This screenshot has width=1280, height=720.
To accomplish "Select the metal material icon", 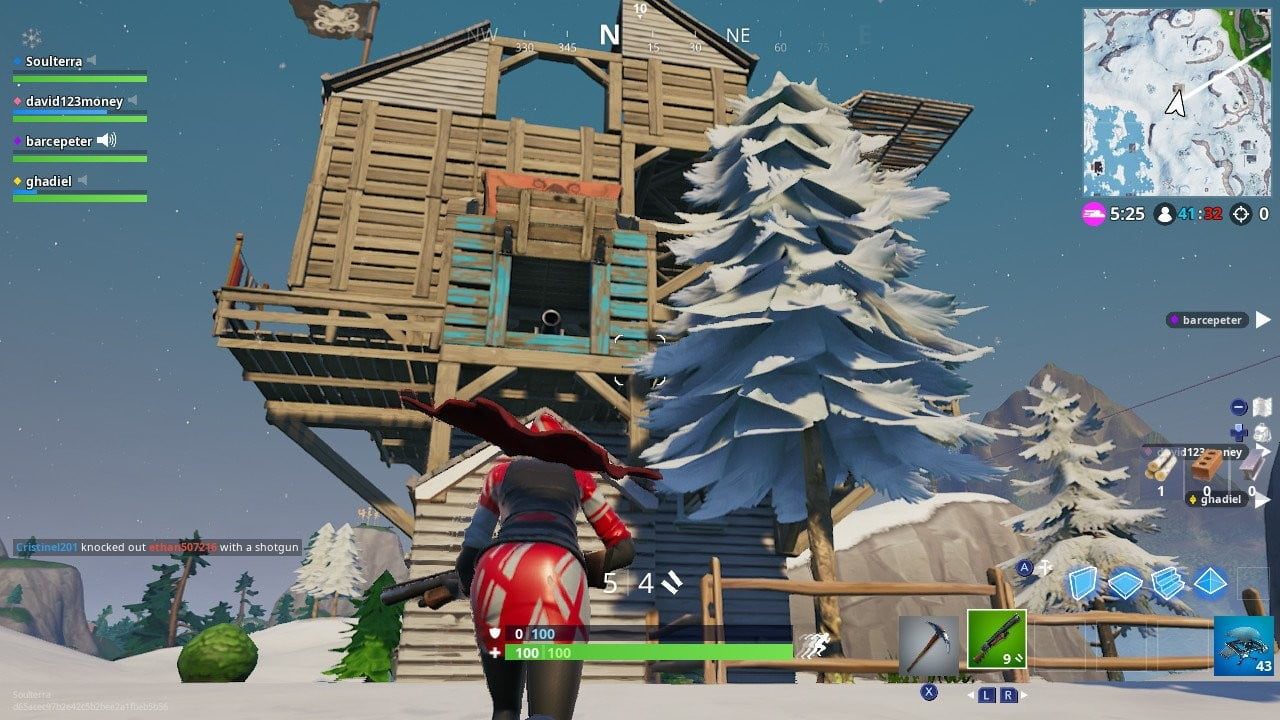I will pyautogui.click(x=1250, y=465).
